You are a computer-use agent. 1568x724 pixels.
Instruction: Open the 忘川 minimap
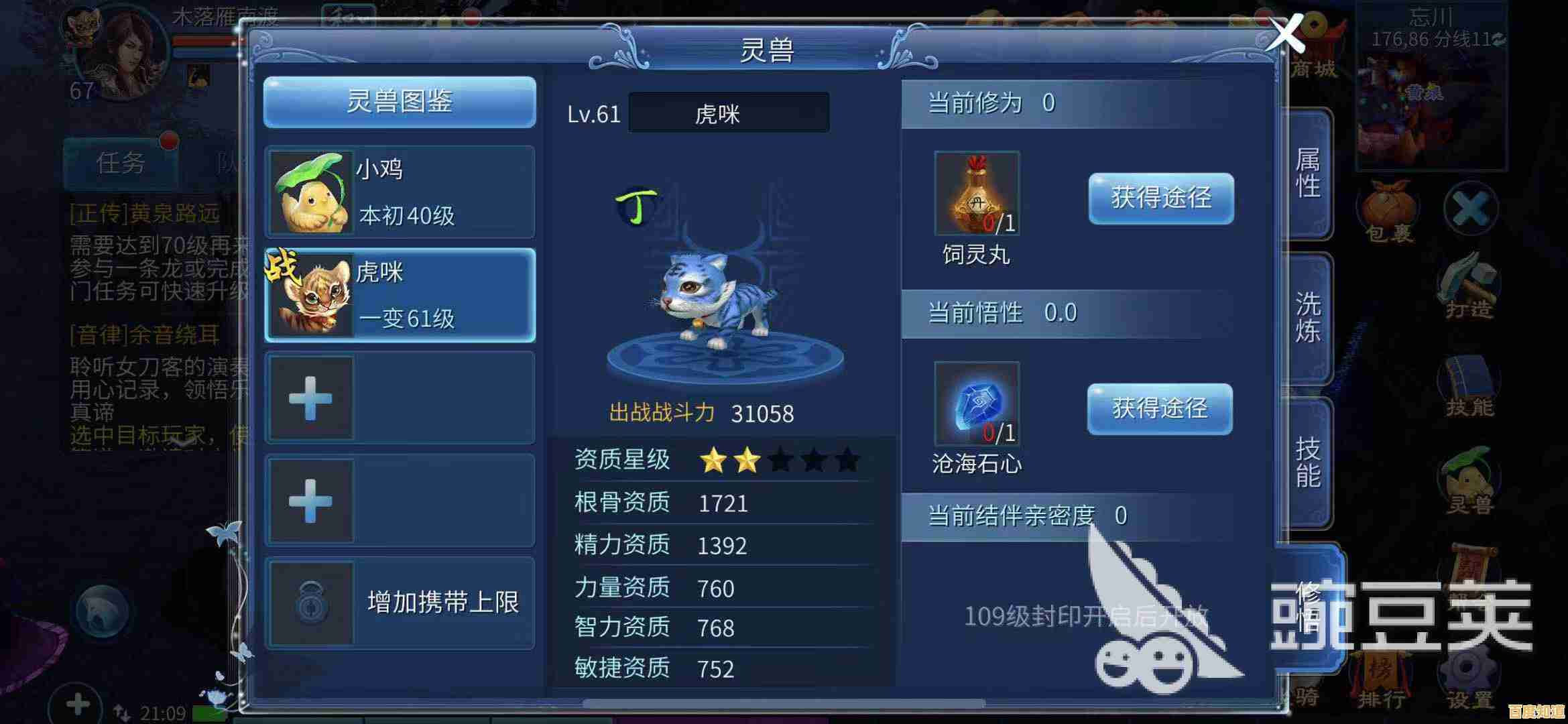coord(1431,101)
